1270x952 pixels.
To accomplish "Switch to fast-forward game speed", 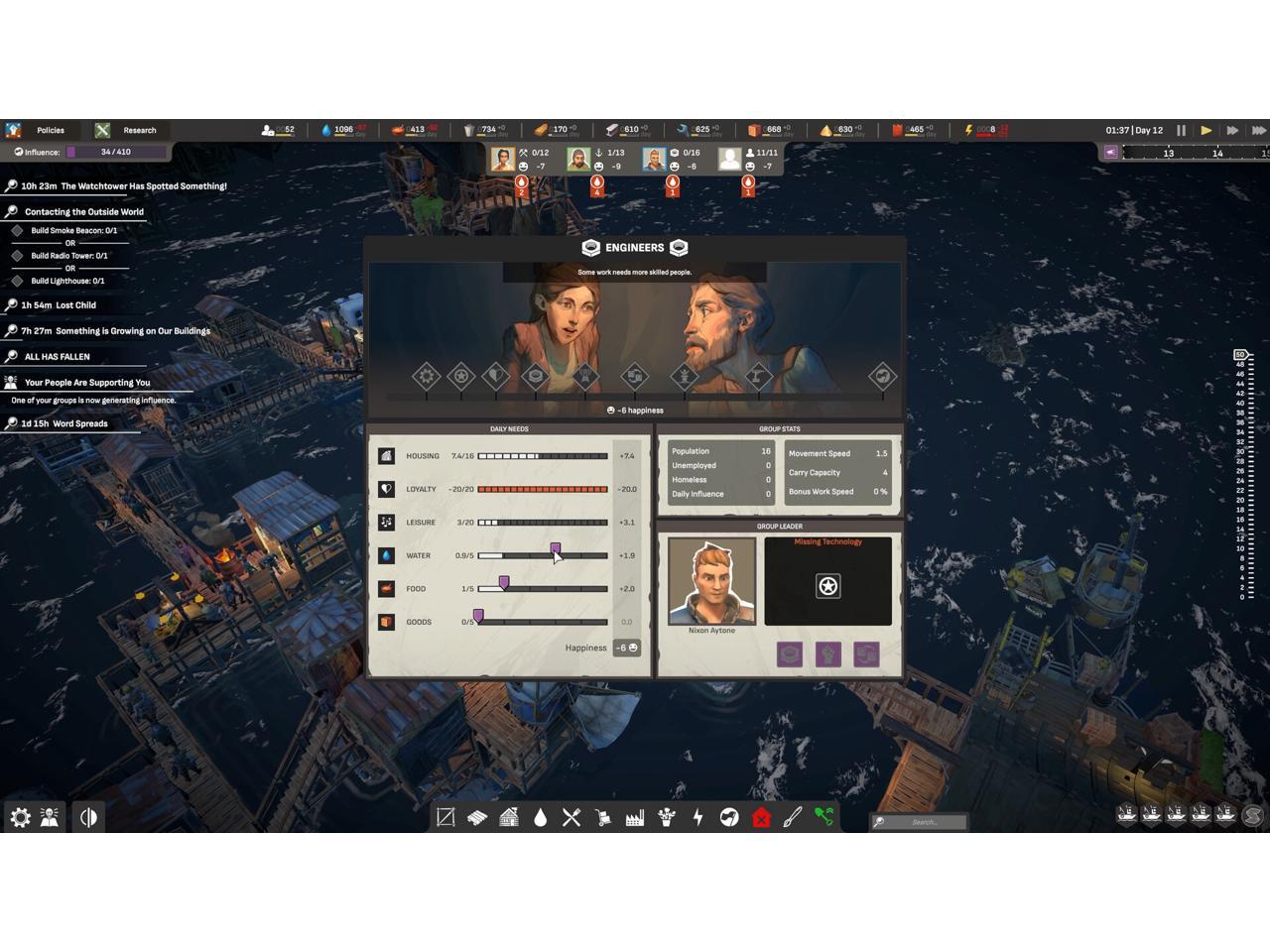I will [1232, 130].
